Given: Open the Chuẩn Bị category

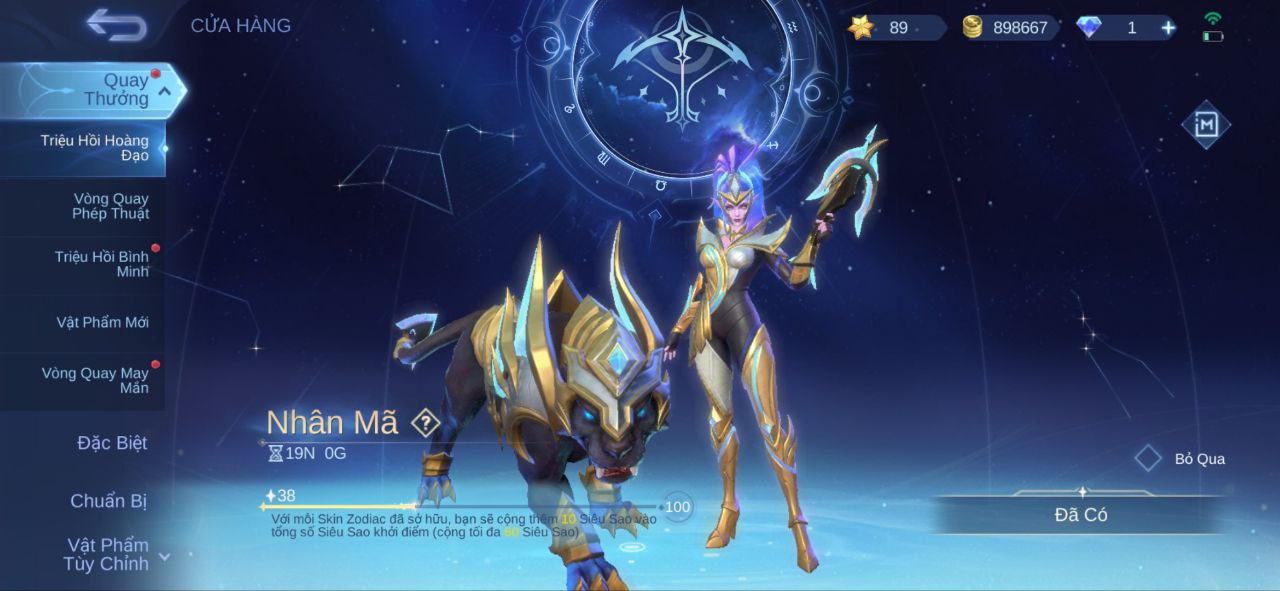Looking at the screenshot, I should (x=108, y=501).
